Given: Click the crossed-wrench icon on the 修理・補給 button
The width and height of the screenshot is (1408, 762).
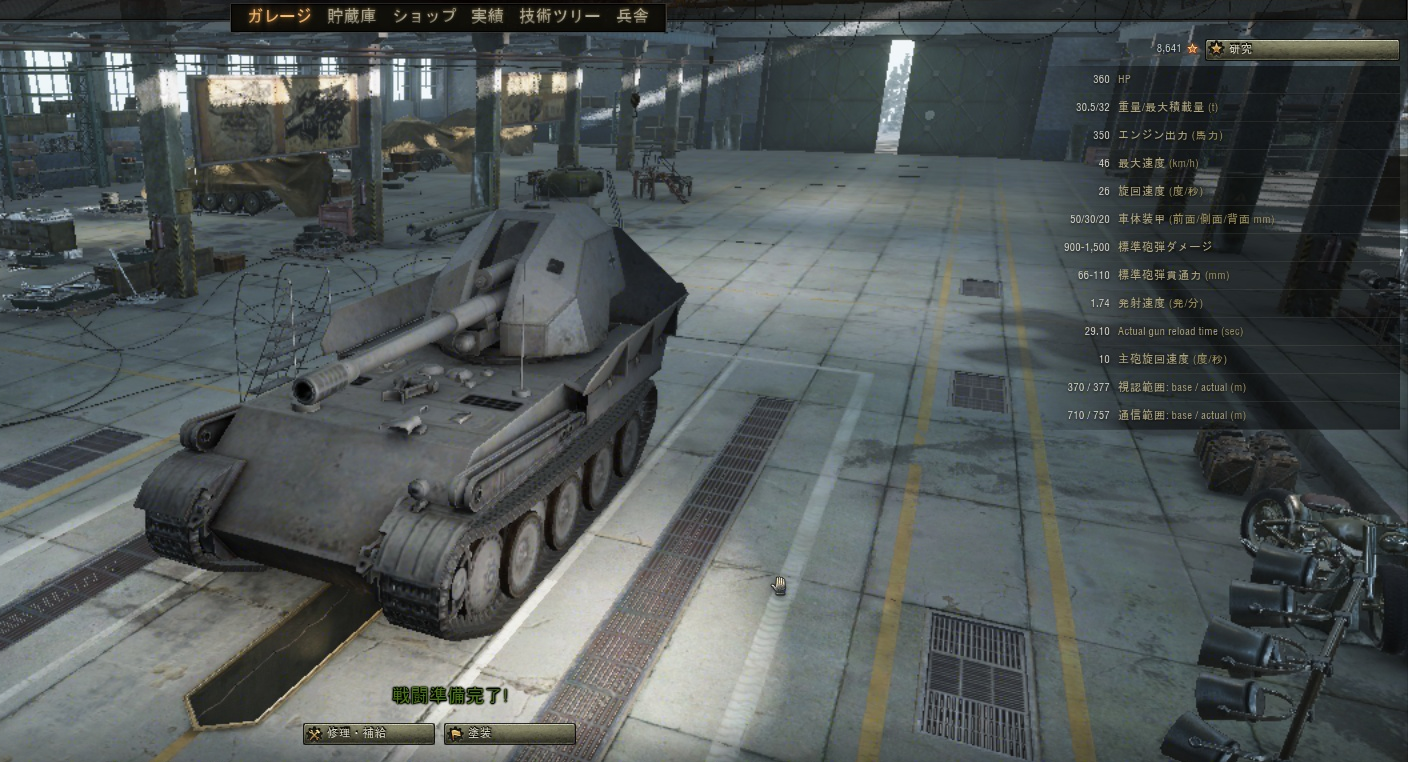Looking at the screenshot, I should pyautogui.click(x=314, y=733).
